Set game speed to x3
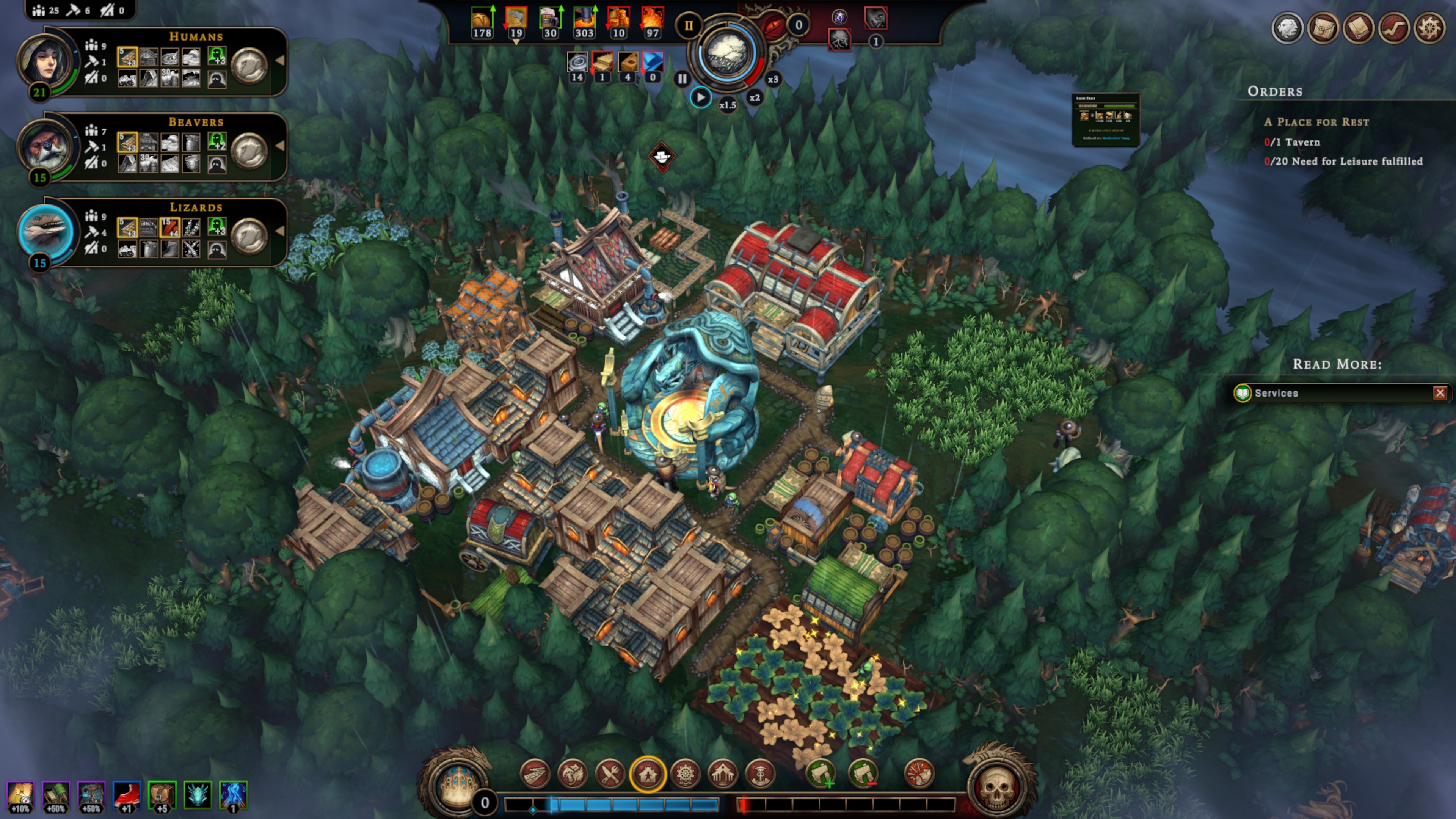Screen dimensions: 1456x819 pos(773,79)
